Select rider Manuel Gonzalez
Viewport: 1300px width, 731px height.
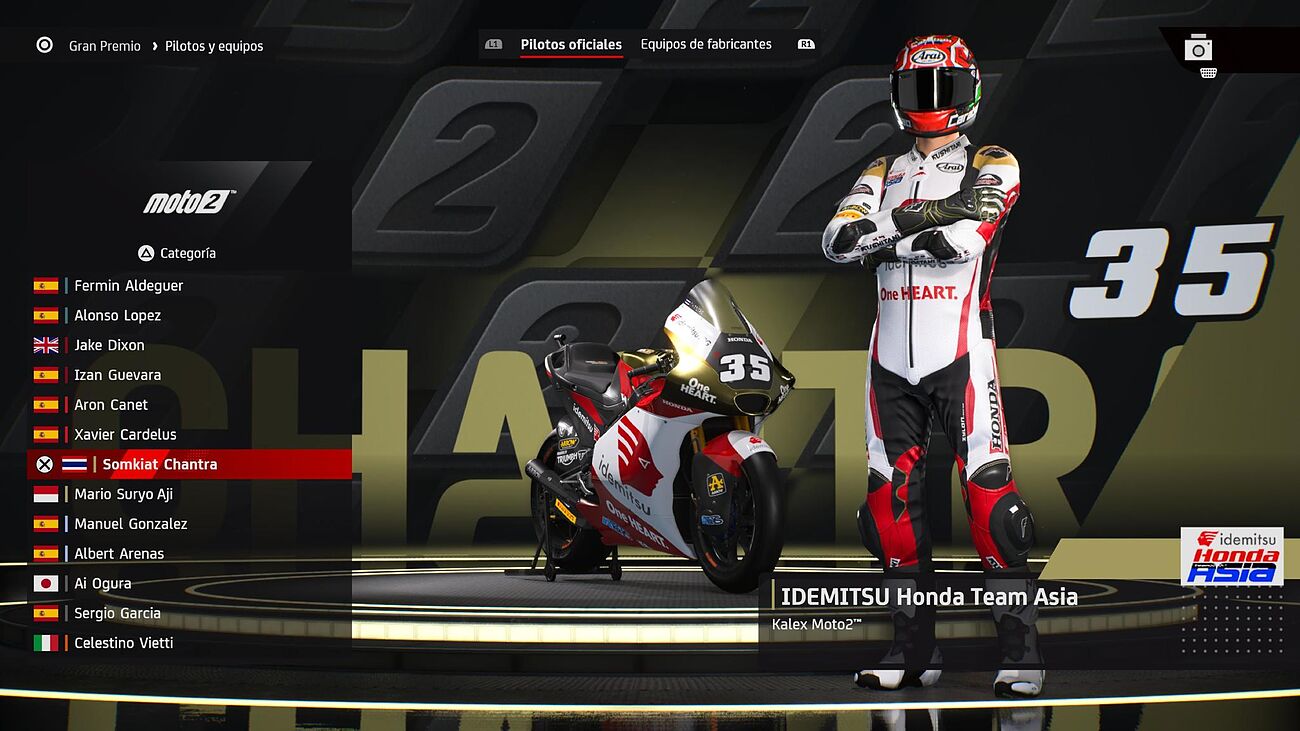130,524
